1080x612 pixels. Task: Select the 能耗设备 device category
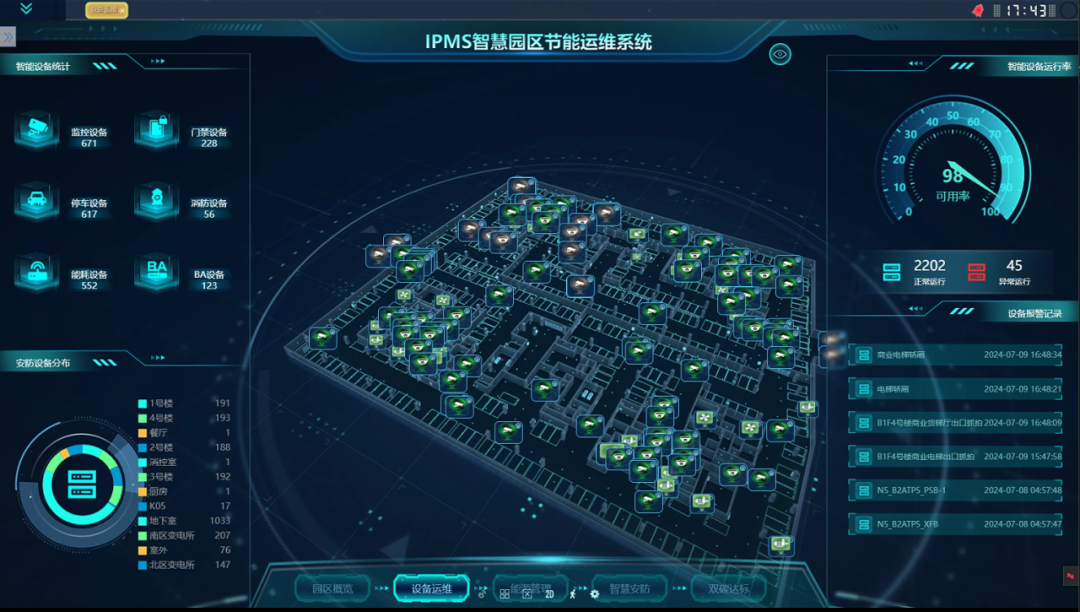[37, 272]
